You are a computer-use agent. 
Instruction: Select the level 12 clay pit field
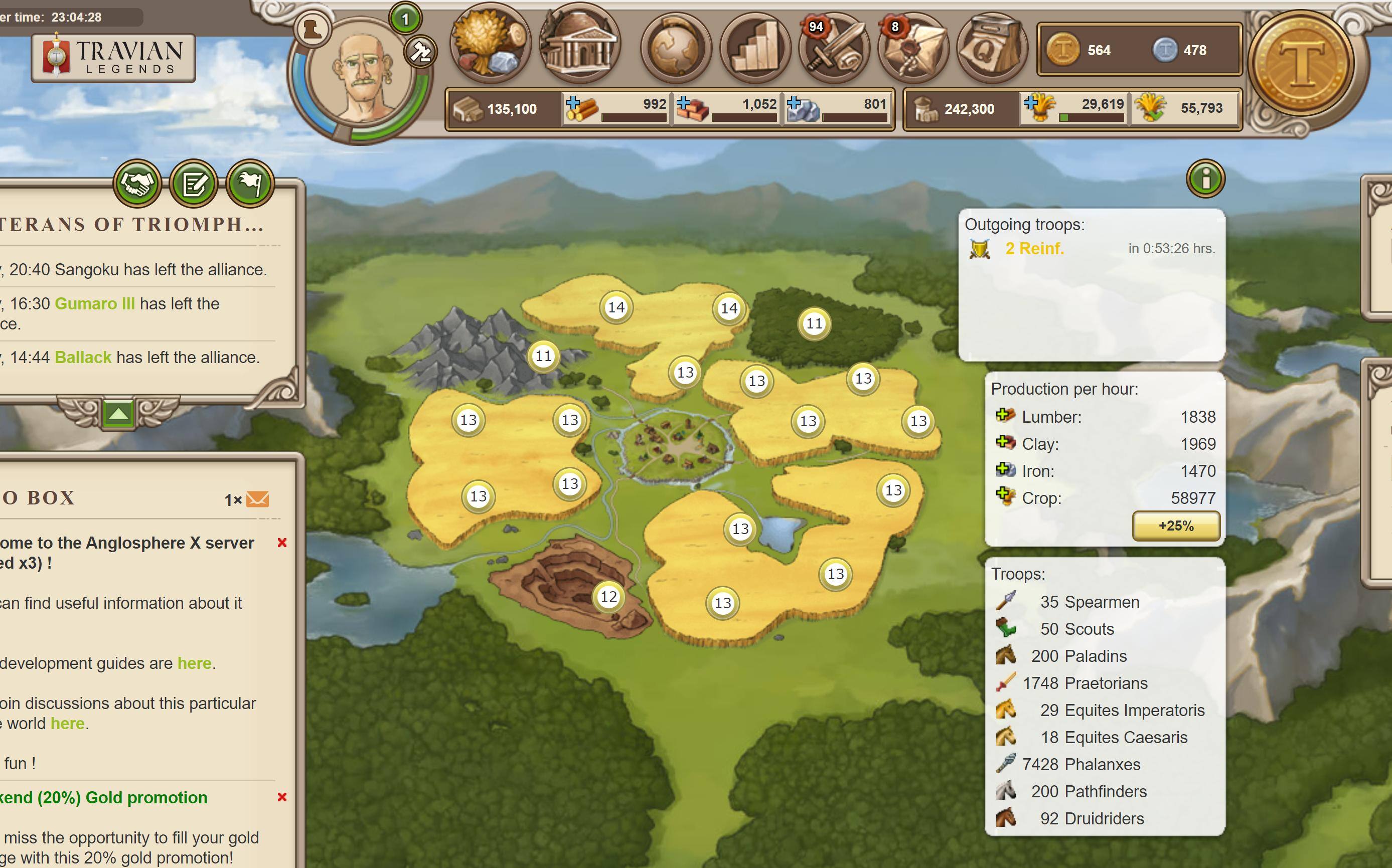[608, 597]
